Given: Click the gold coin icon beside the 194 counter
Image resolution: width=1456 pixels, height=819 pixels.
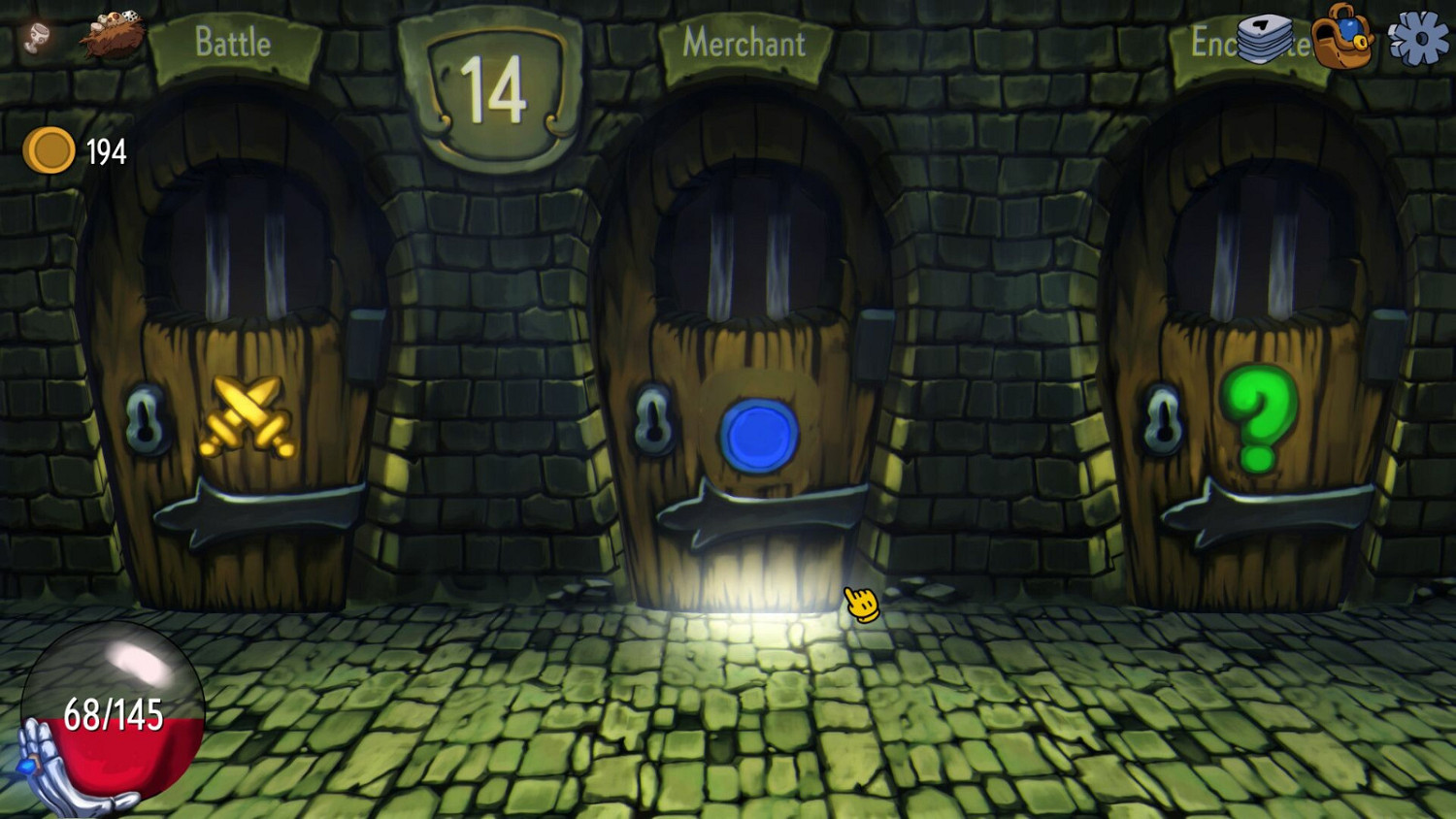Looking at the screenshot, I should coord(50,148).
